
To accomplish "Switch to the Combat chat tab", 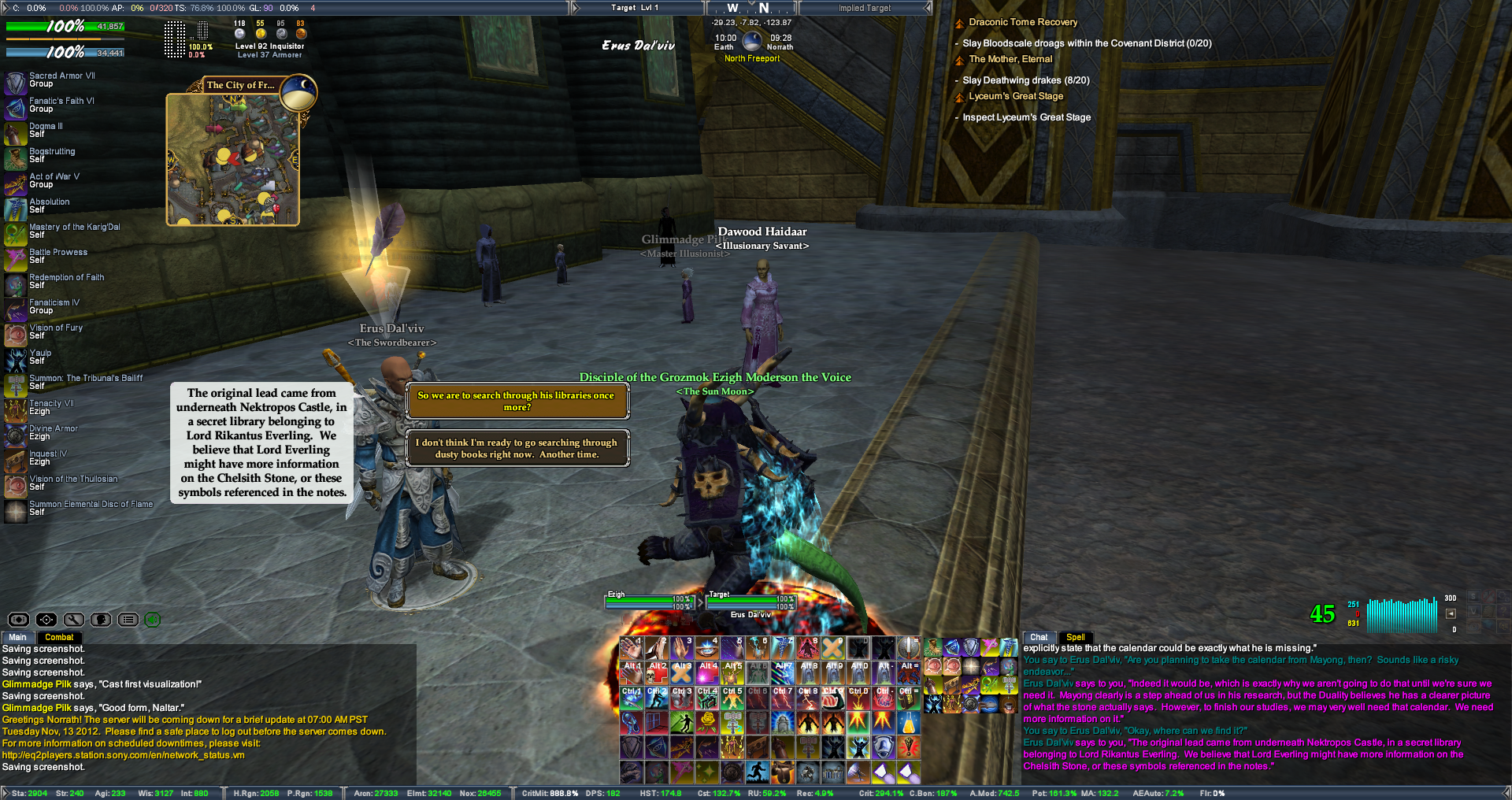I will pyautogui.click(x=59, y=637).
